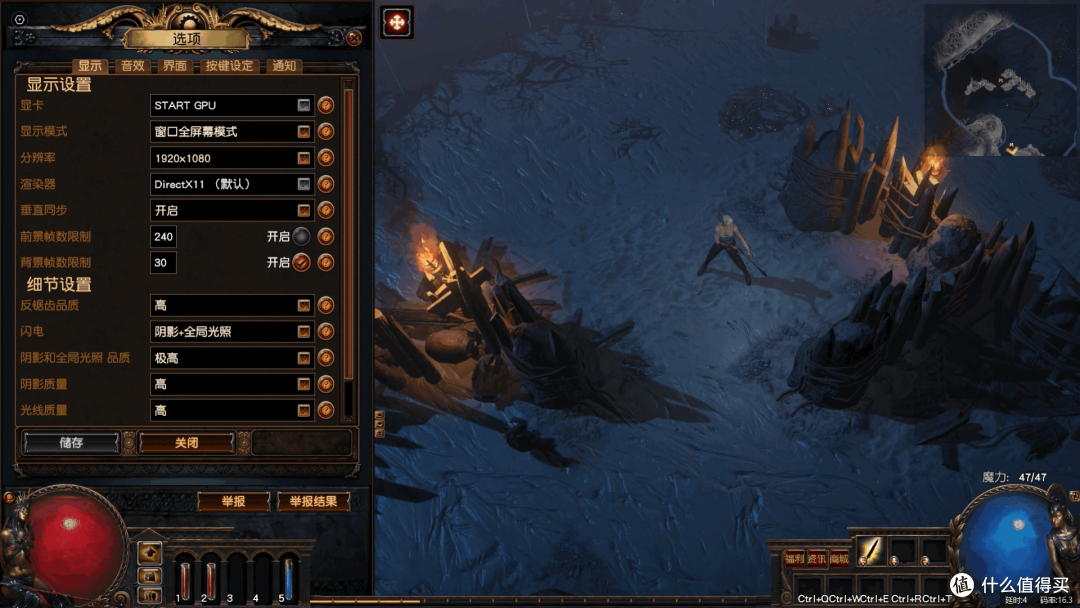Open 举报结果 (Report Results)
The image size is (1080, 608).
coord(313,501)
